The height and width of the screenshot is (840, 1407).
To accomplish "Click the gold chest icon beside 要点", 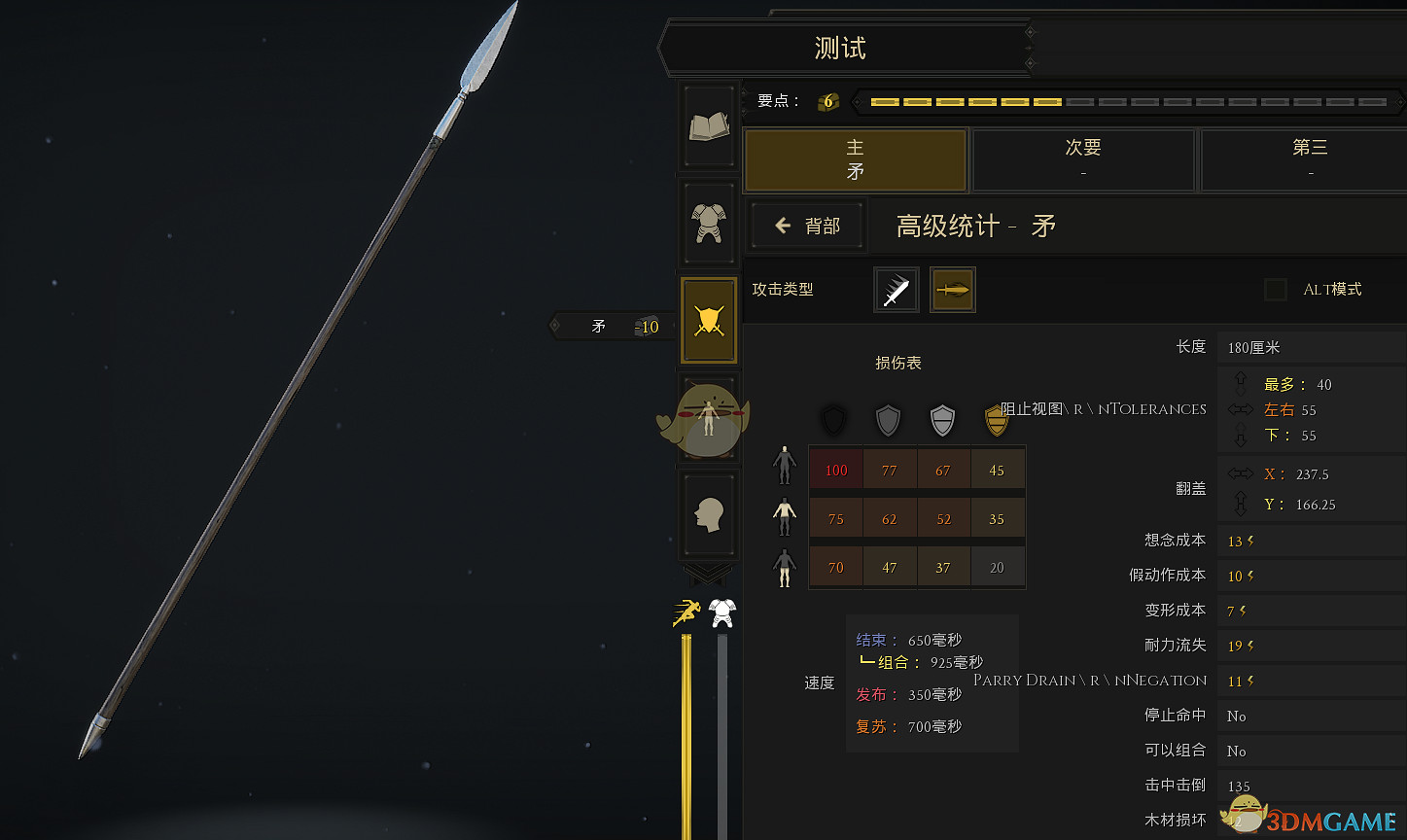I will pyautogui.click(x=826, y=100).
